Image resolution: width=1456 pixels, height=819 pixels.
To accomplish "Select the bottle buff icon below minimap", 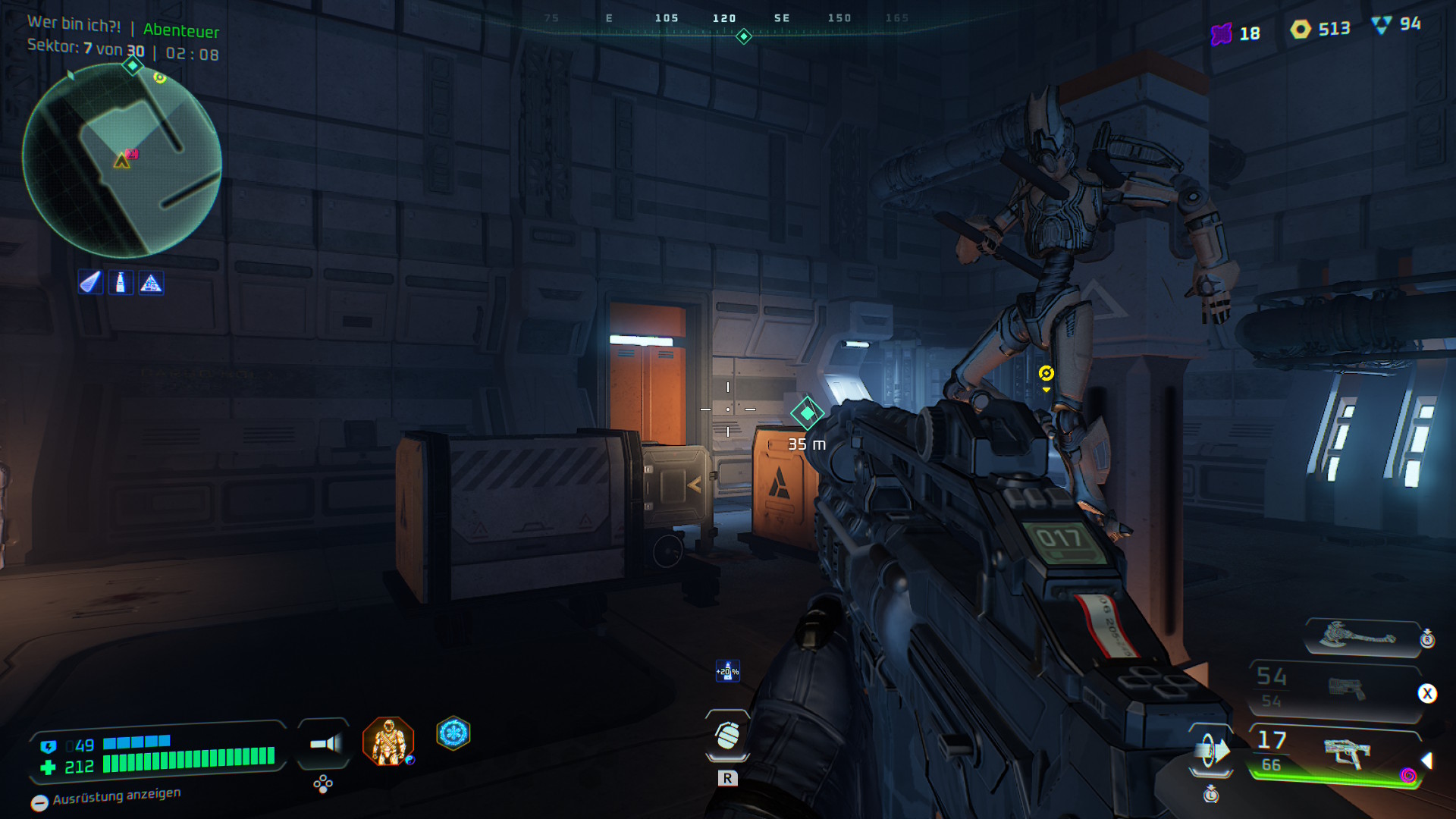I will click(x=121, y=283).
